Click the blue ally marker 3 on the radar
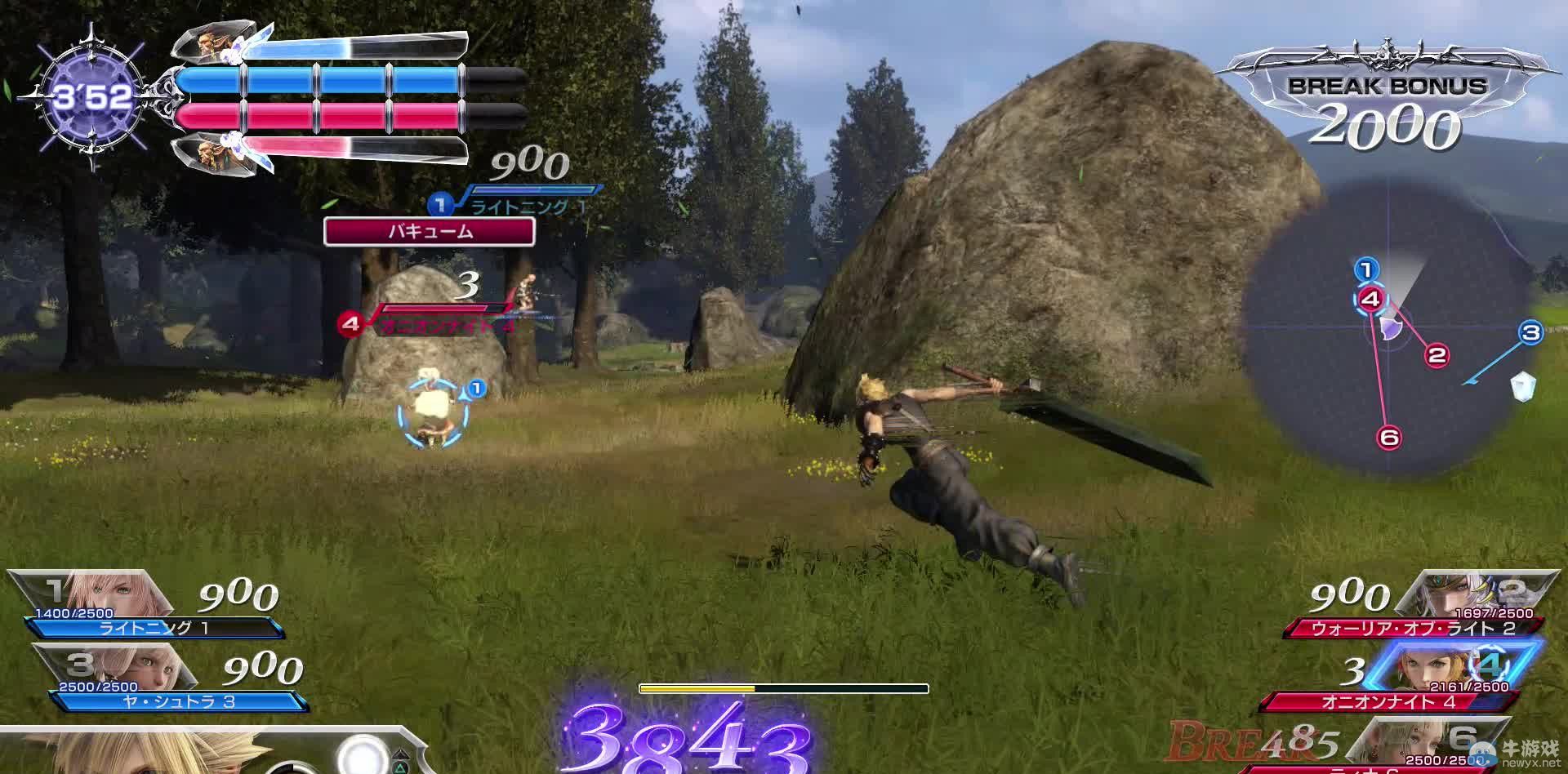 [x=1530, y=332]
